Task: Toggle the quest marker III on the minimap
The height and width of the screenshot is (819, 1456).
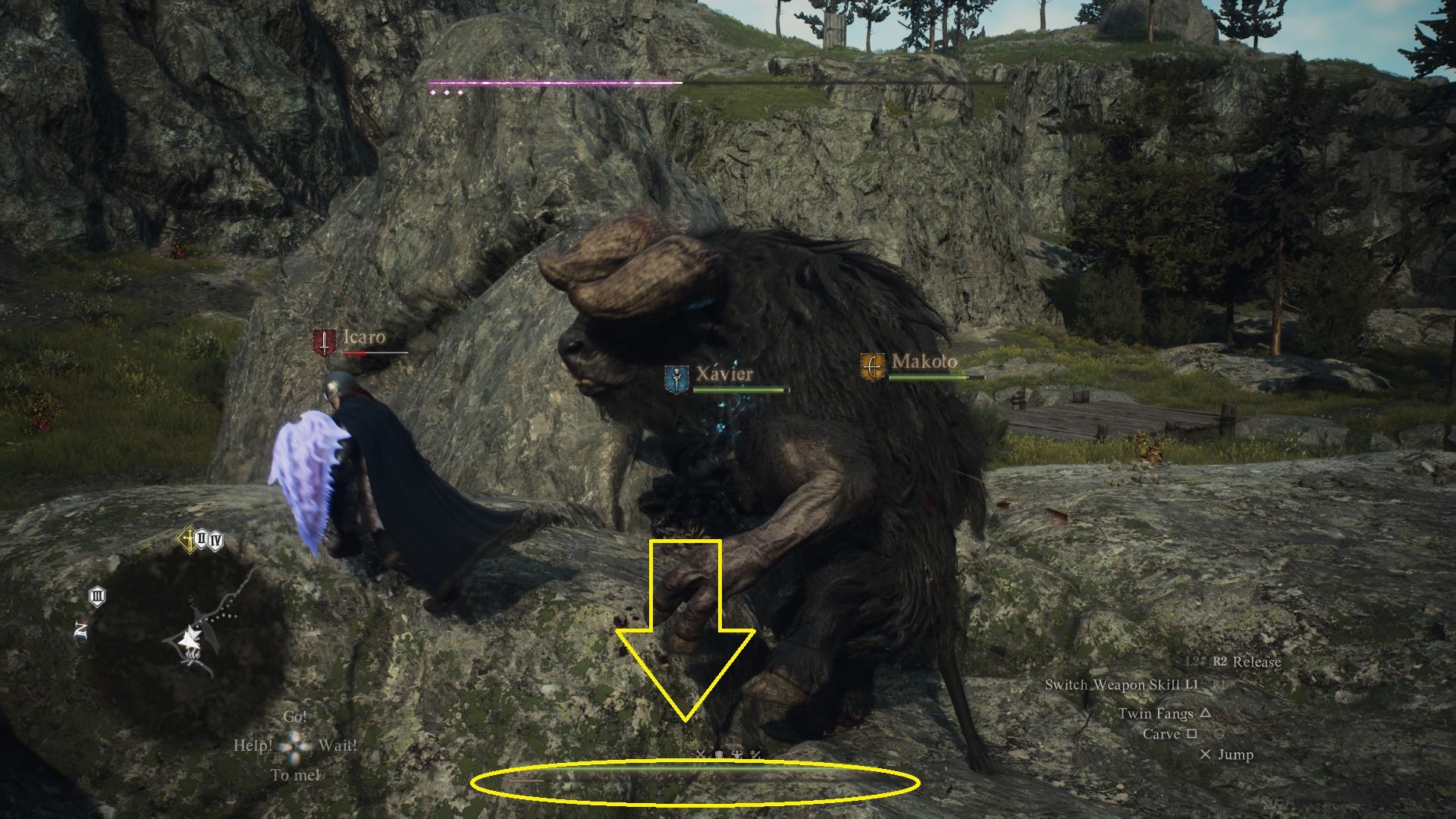Action: 97,596
